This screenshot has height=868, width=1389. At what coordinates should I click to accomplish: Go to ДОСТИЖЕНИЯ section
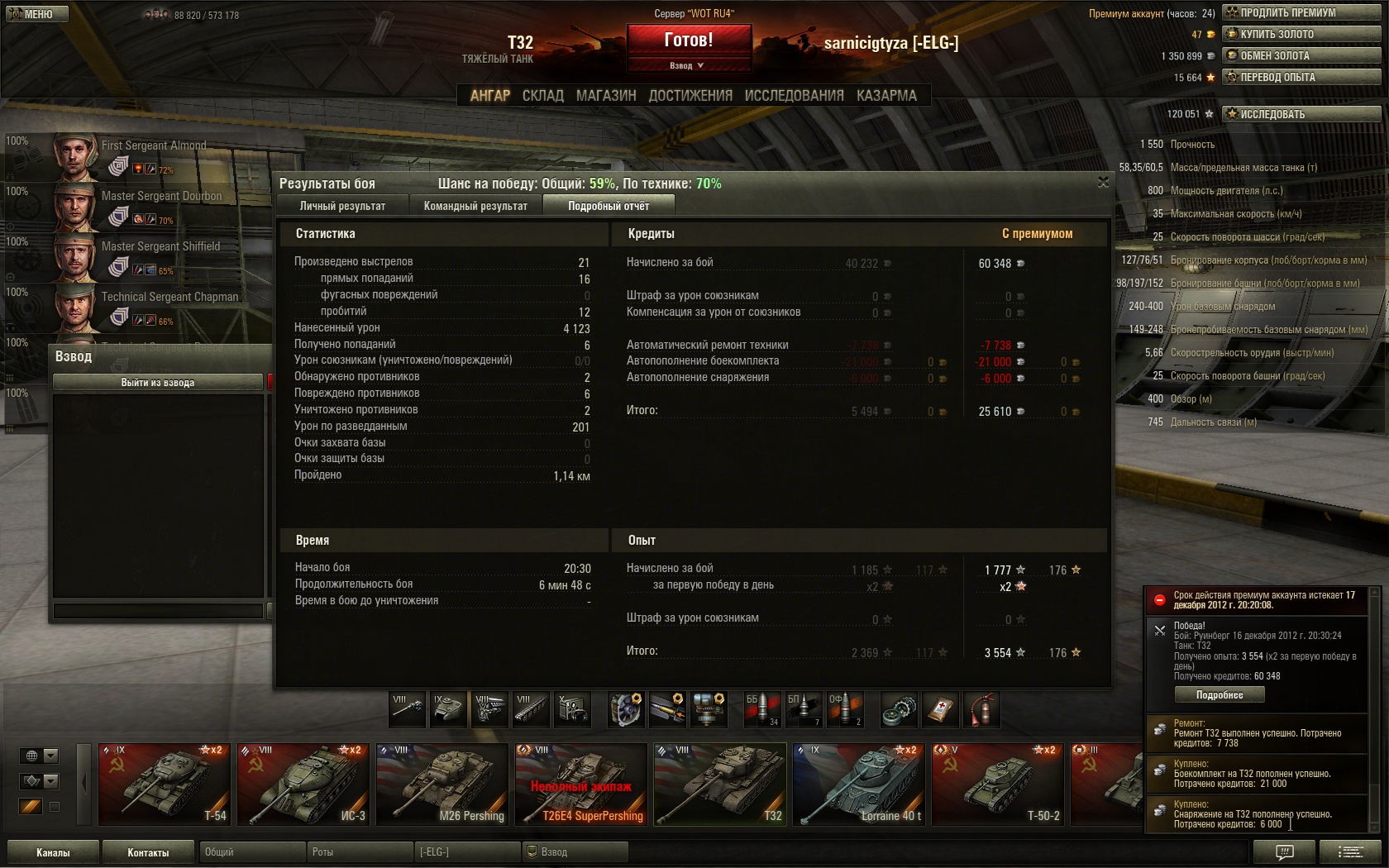click(x=690, y=96)
